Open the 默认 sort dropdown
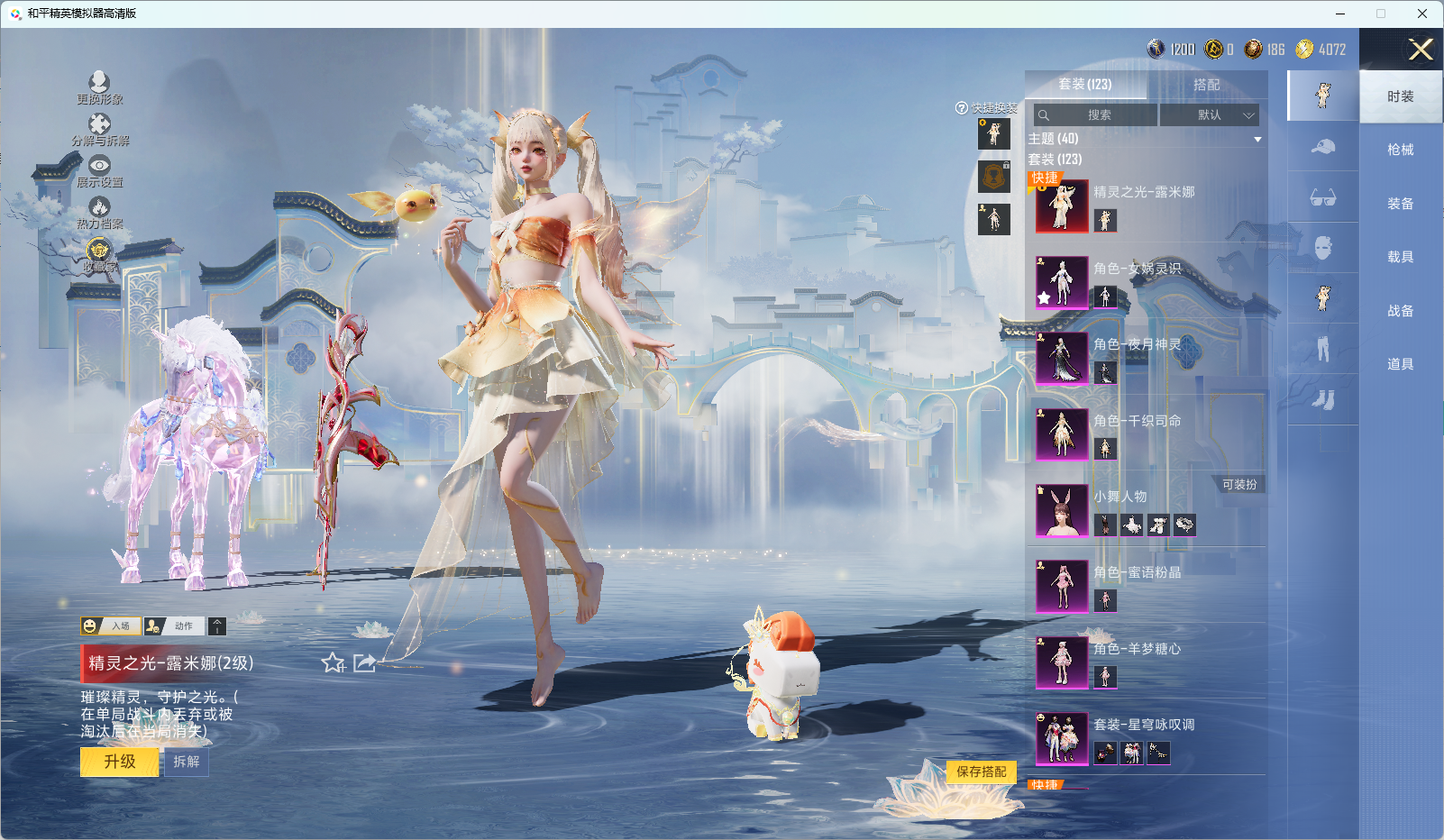The width and height of the screenshot is (1444, 840). click(x=1209, y=115)
